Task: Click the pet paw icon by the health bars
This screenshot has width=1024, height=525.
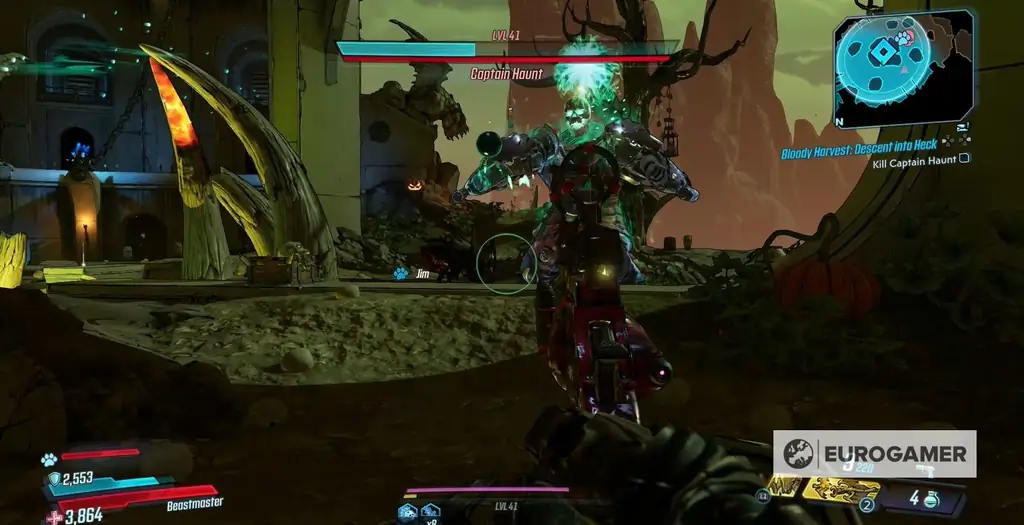Action: pyautogui.click(x=48, y=459)
